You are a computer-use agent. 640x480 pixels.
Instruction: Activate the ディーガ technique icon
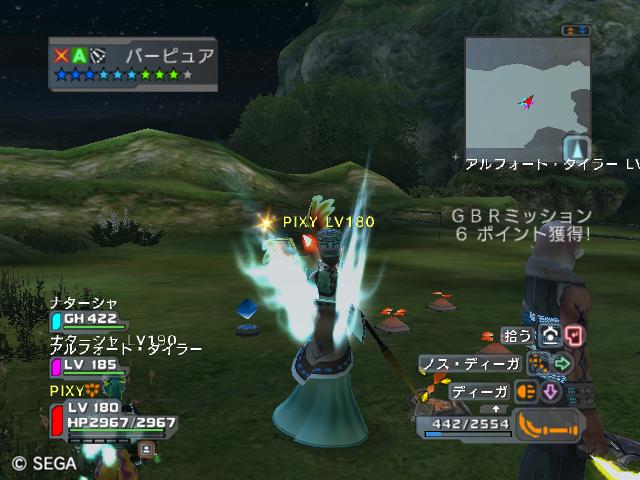[526, 391]
